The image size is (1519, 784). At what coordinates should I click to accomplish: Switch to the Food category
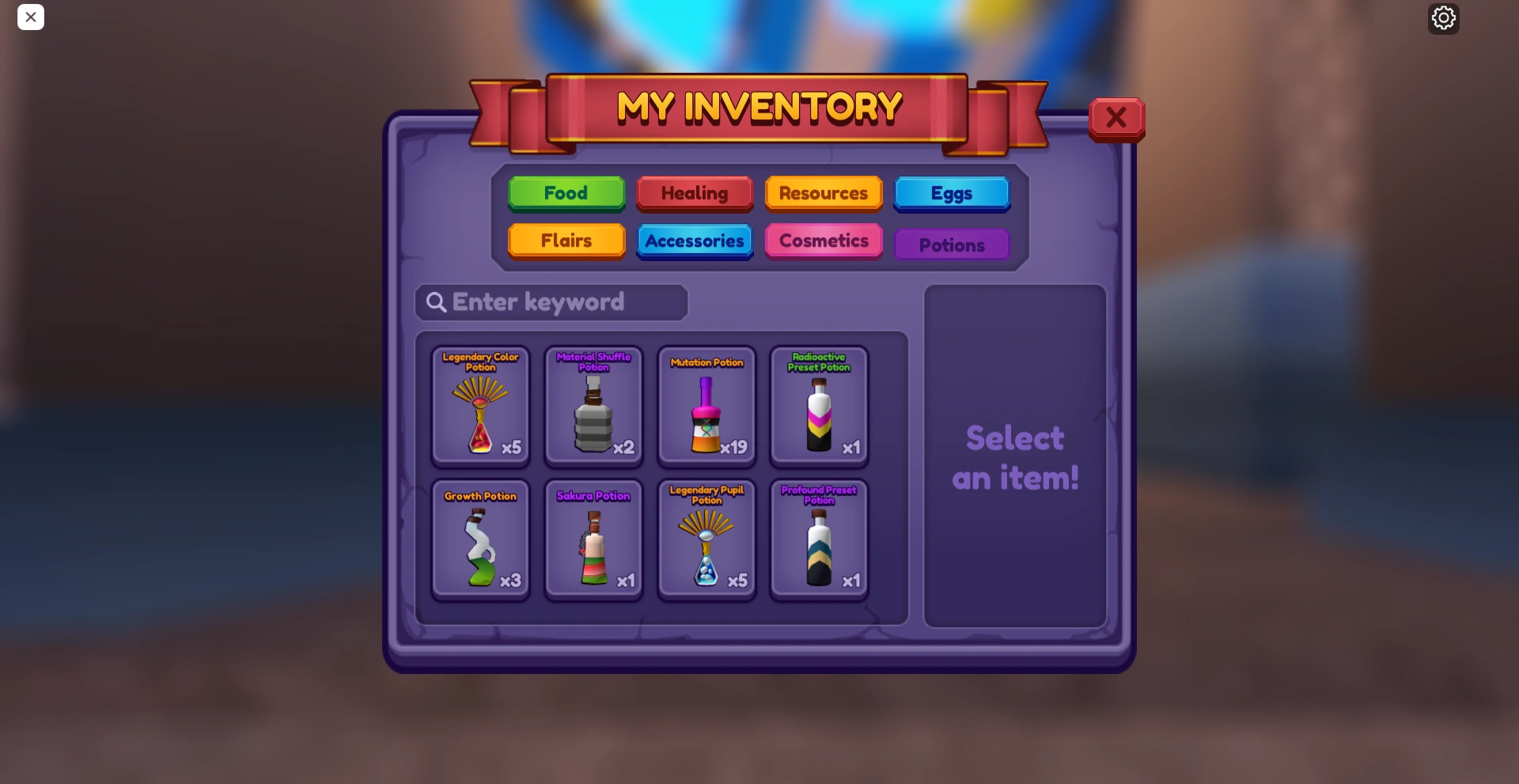pos(566,193)
